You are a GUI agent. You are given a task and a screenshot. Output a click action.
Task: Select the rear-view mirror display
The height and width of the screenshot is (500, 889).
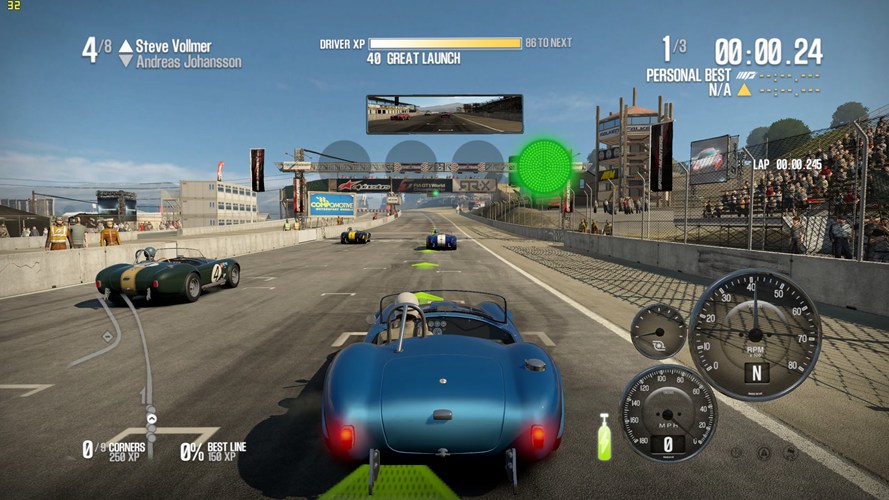pos(444,114)
